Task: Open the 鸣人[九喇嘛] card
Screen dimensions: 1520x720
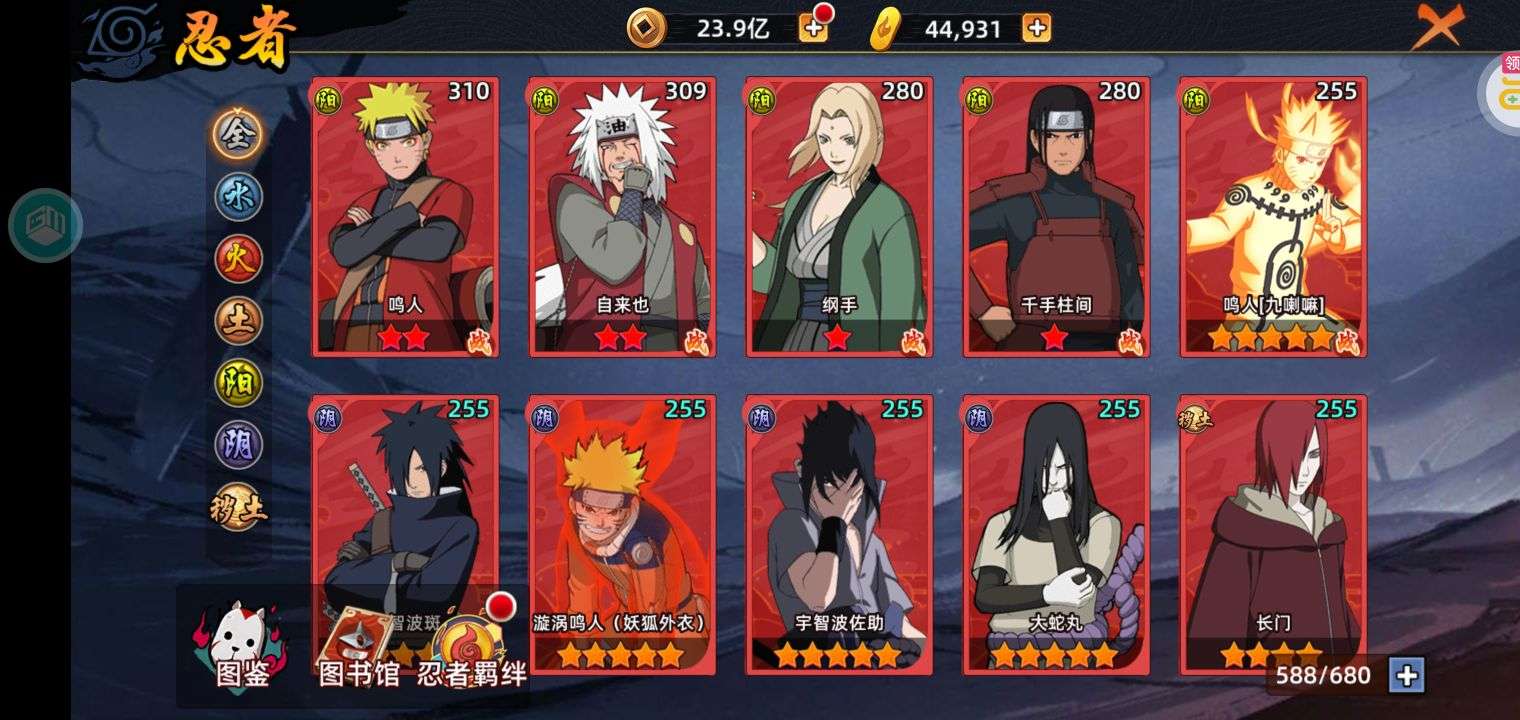Action: (1273, 216)
